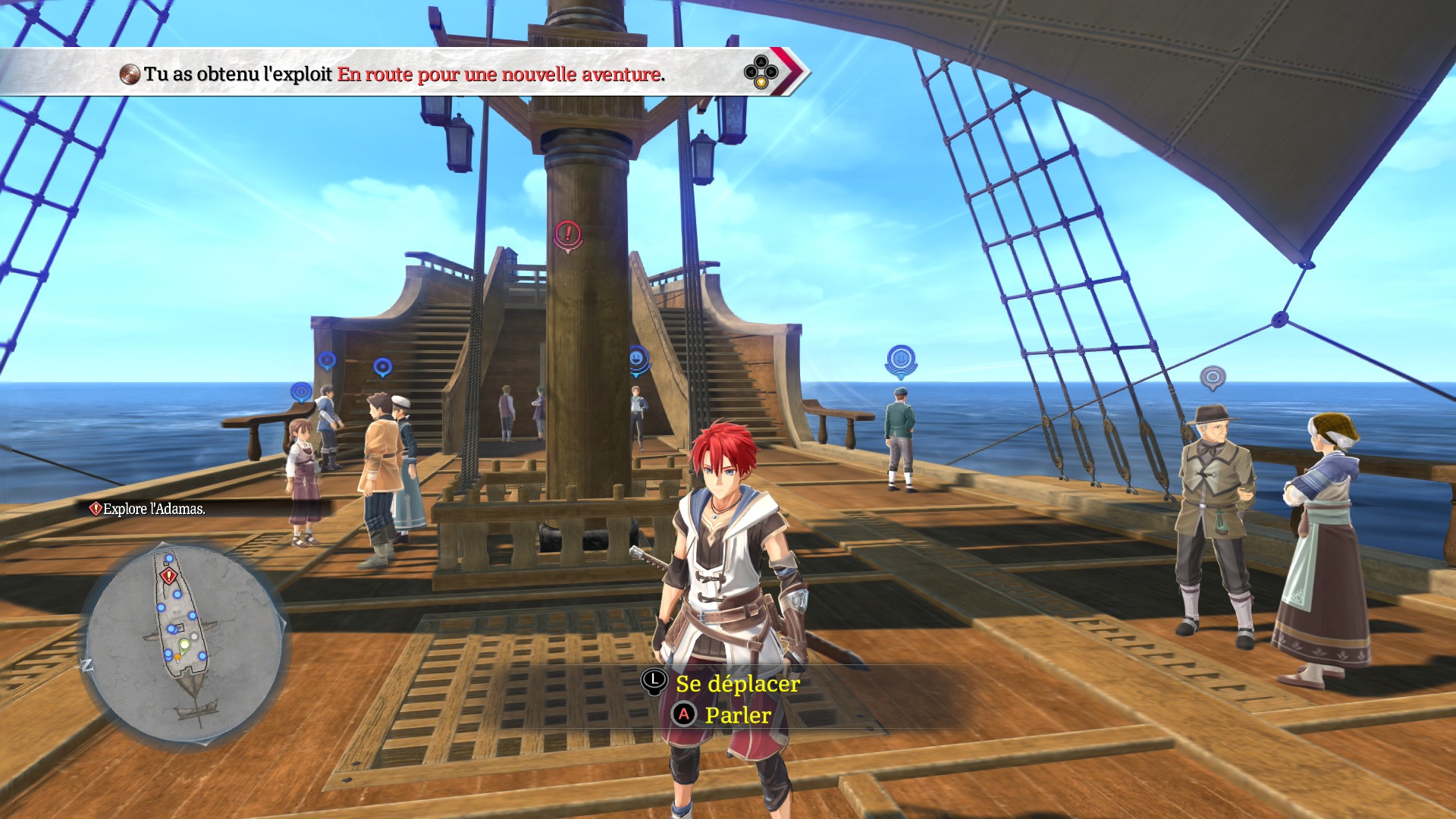The height and width of the screenshot is (819, 1456).
Task: Click the red exclamation marker on the minimap
Action: click(x=168, y=576)
